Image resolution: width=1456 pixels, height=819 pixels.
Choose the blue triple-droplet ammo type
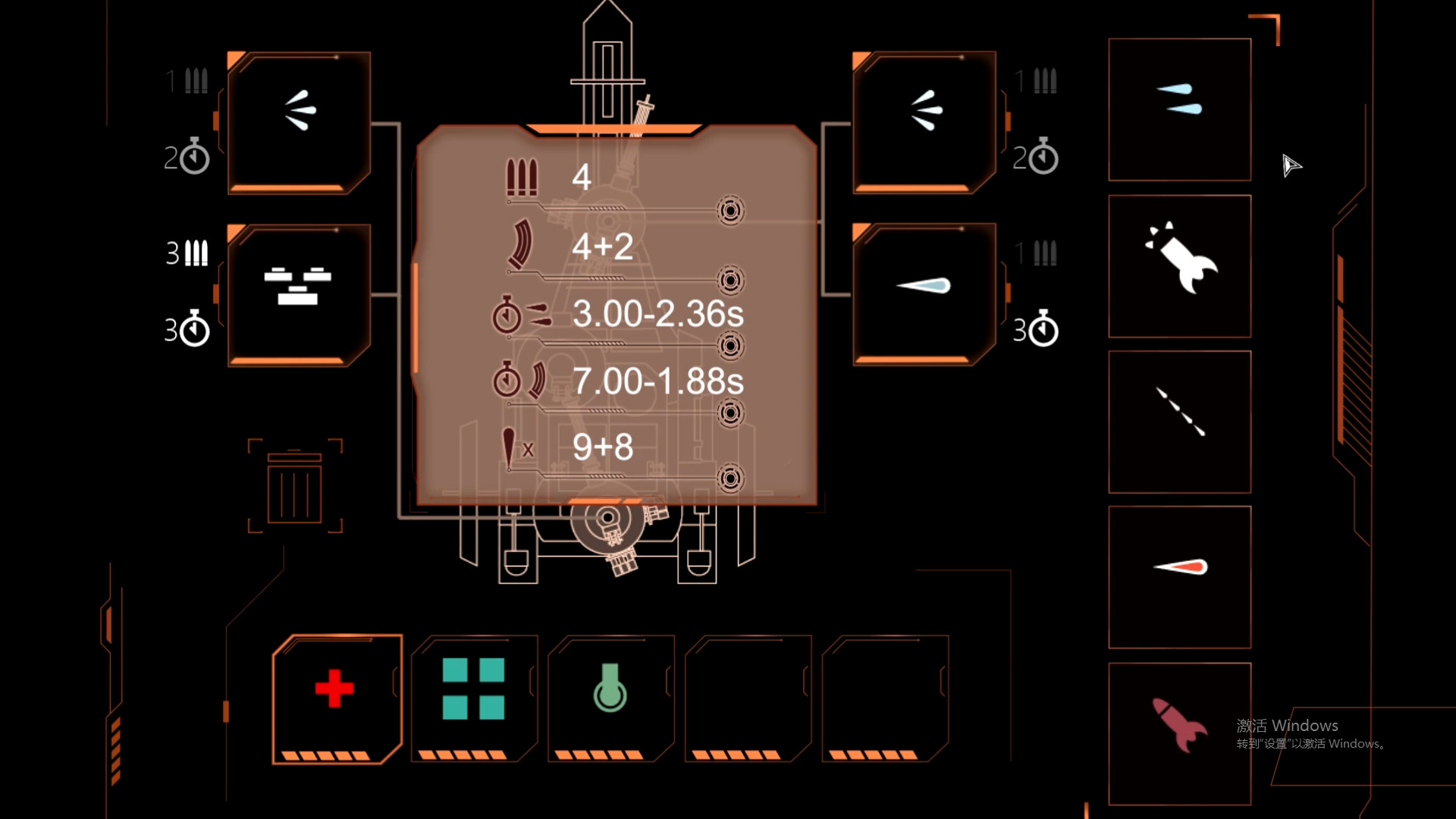(x=1178, y=110)
